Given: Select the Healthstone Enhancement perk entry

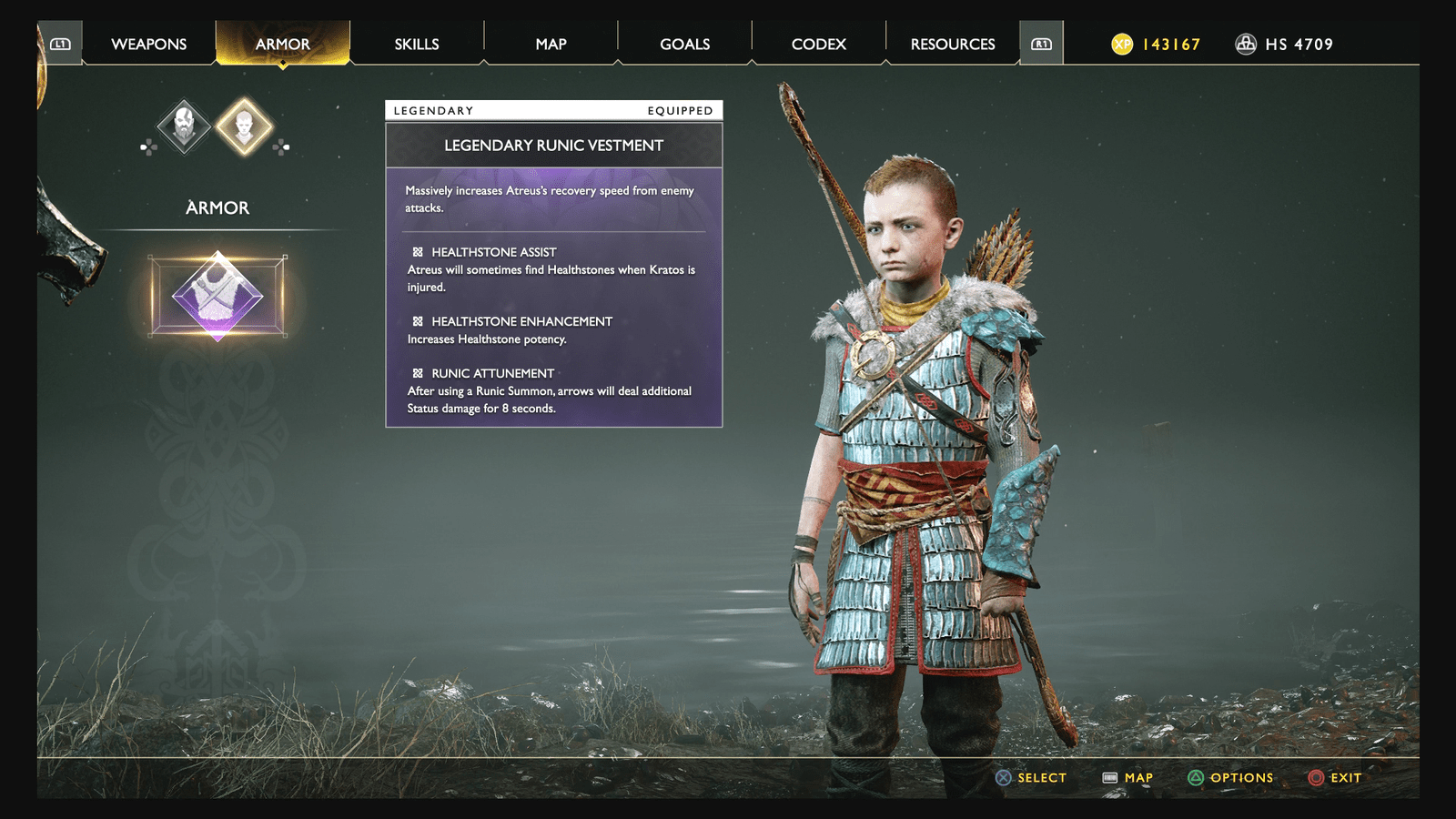Looking at the screenshot, I should coord(522,320).
